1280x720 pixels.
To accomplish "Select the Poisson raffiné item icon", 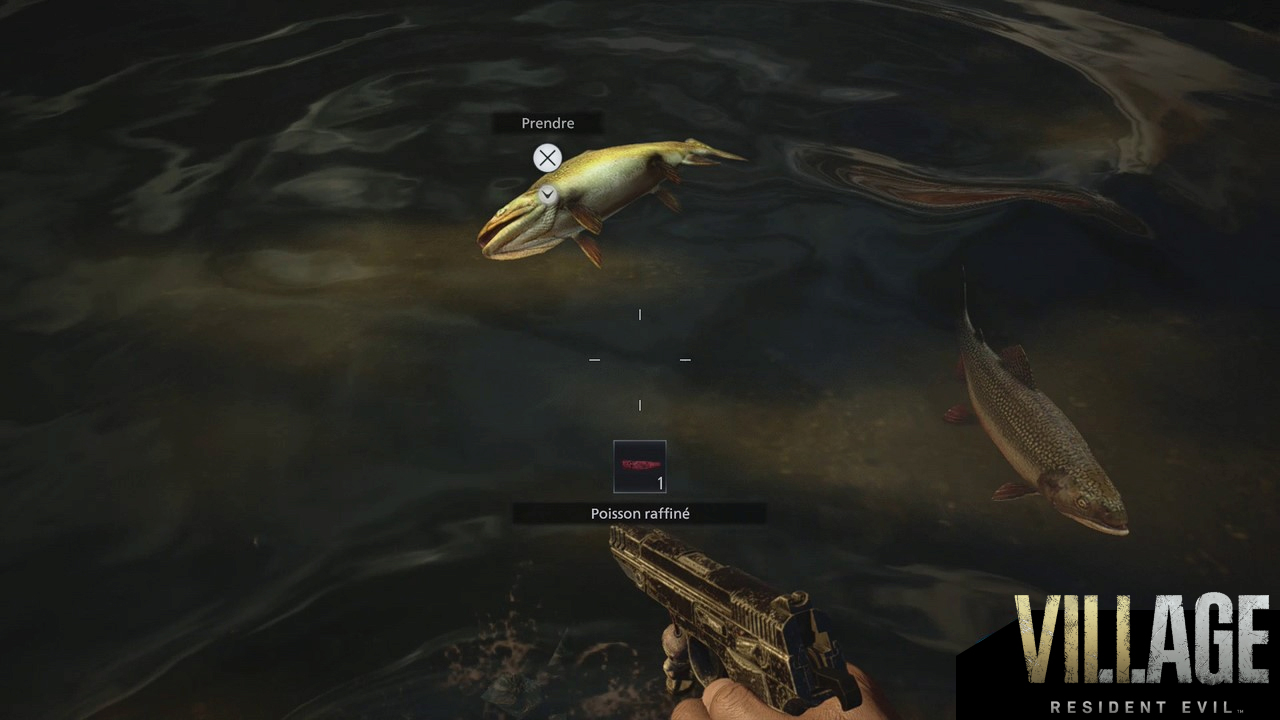I will (x=640, y=467).
